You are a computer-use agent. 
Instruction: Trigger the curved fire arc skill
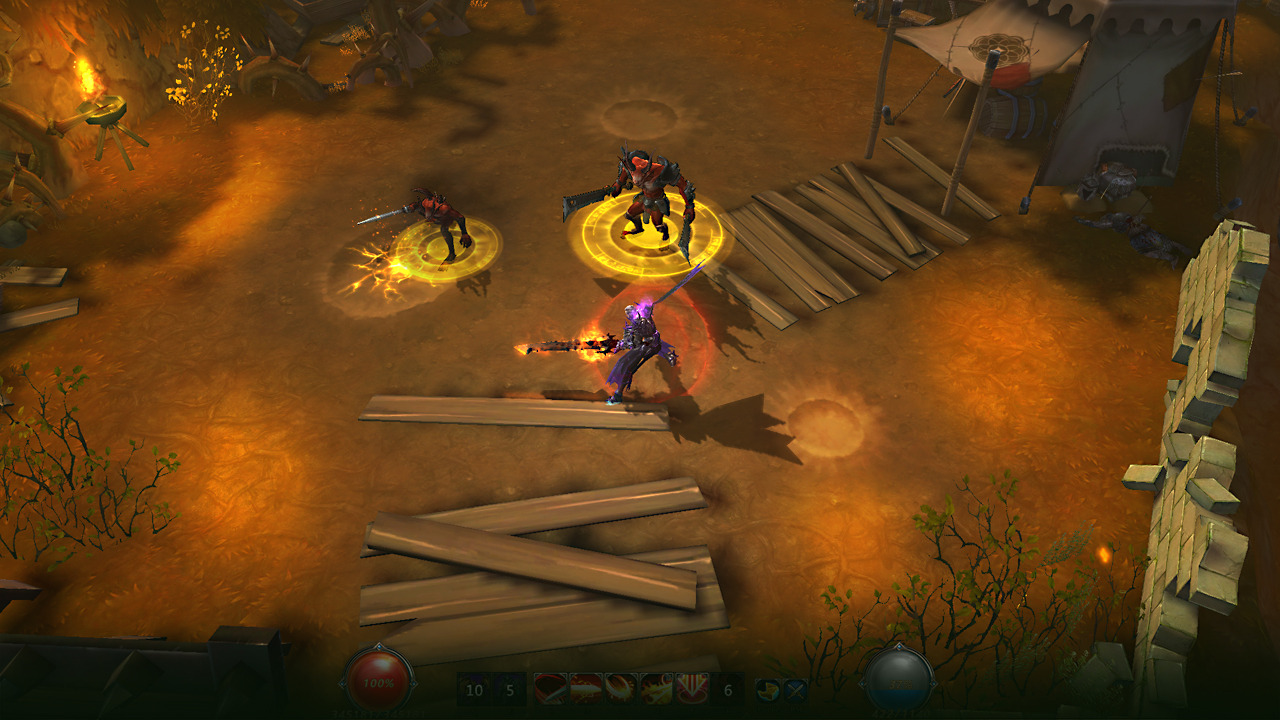click(621, 689)
